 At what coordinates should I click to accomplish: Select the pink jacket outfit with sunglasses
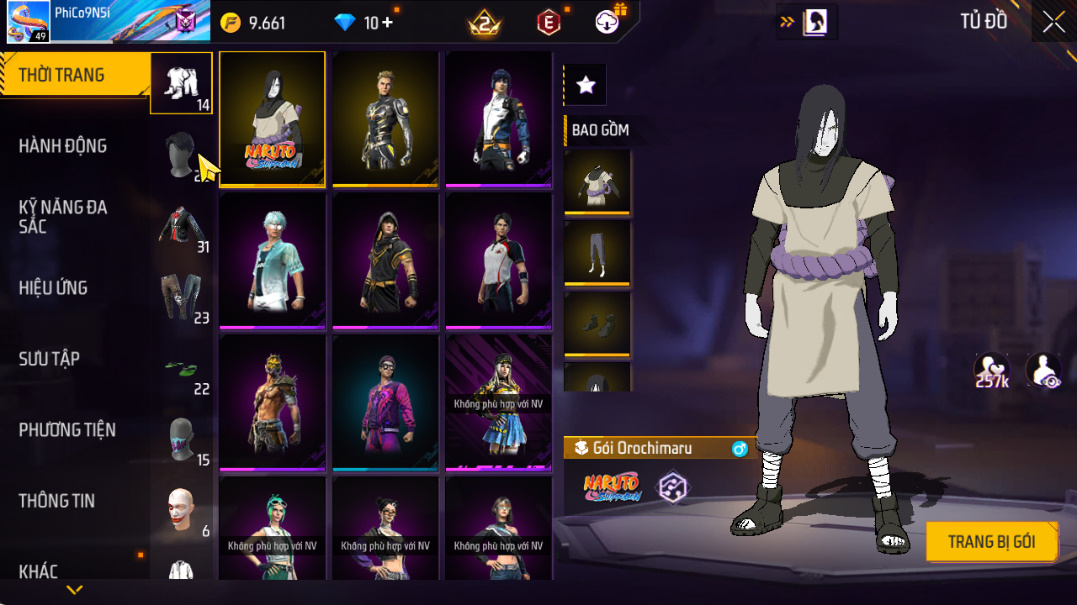pyautogui.click(x=385, y=401)
